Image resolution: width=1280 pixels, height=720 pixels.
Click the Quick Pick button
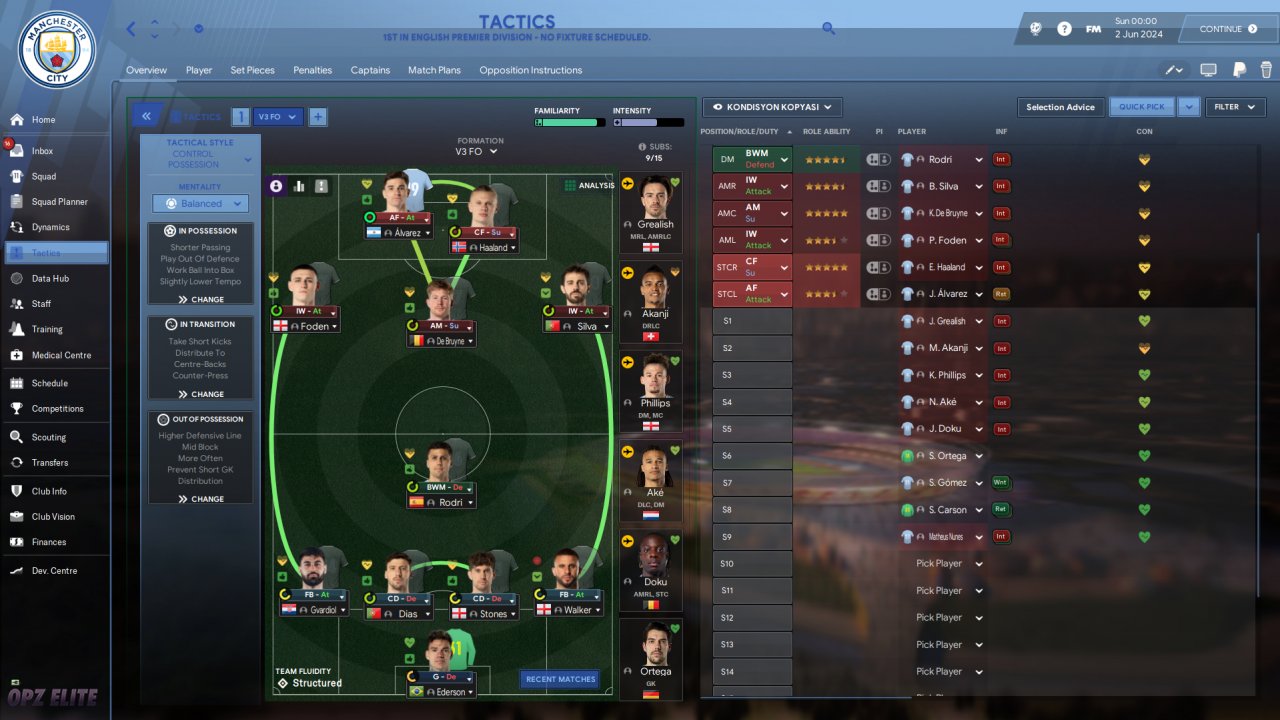(1142, 107)
